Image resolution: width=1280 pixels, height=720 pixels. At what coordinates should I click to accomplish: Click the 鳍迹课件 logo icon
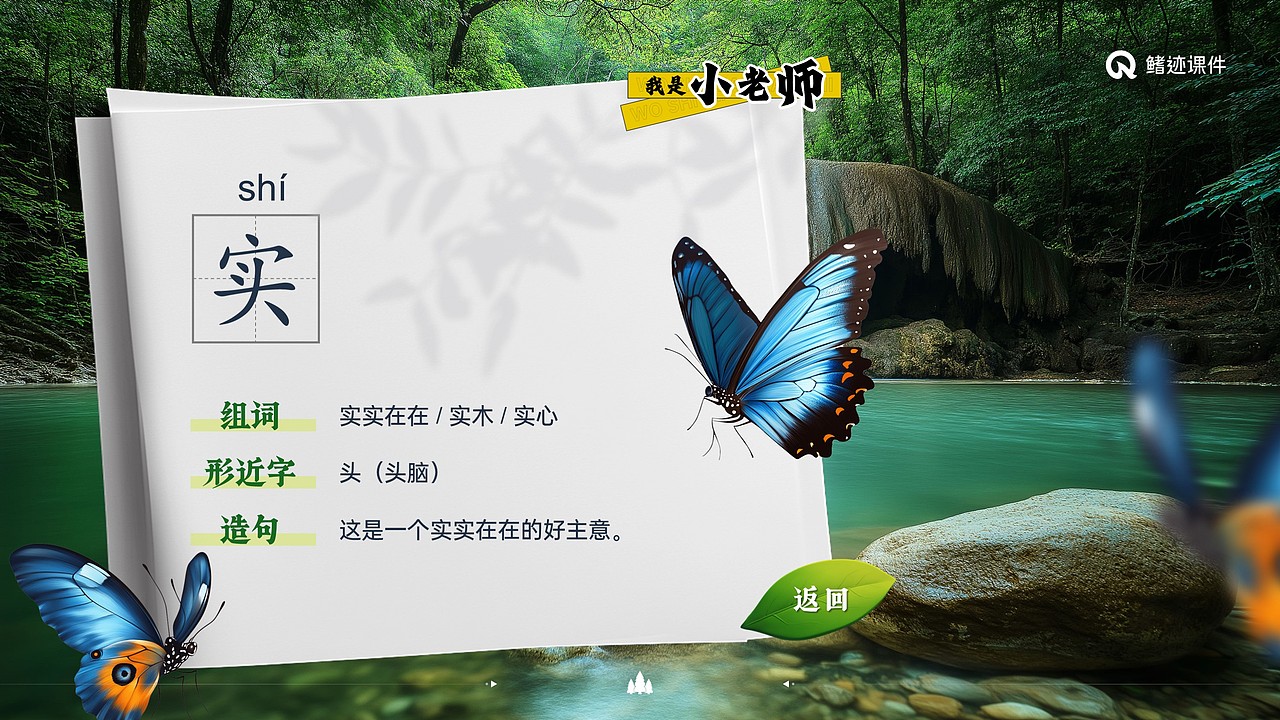click(x=1120, y=62)
